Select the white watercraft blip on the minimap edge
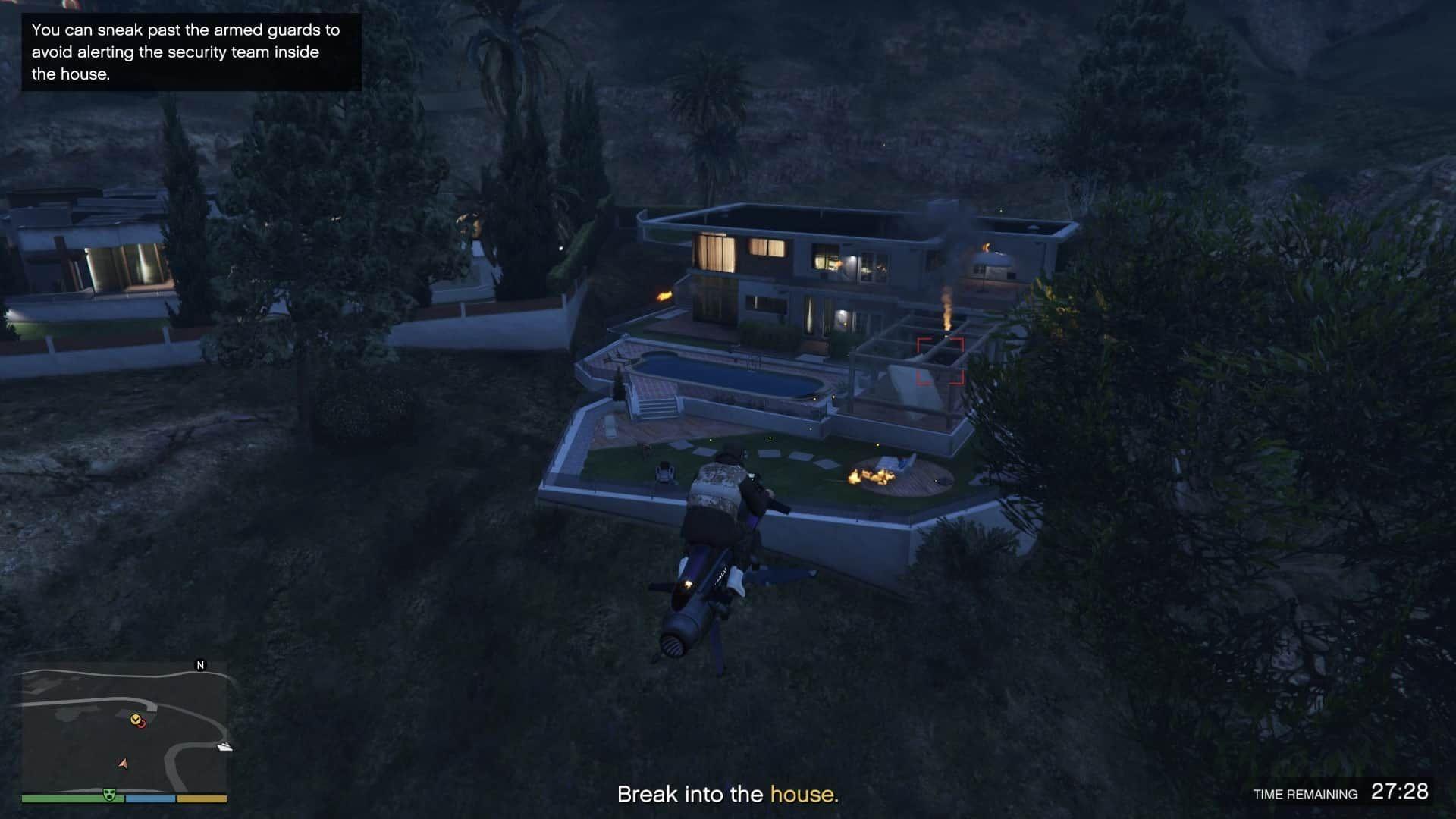 (x=224, y=747)
